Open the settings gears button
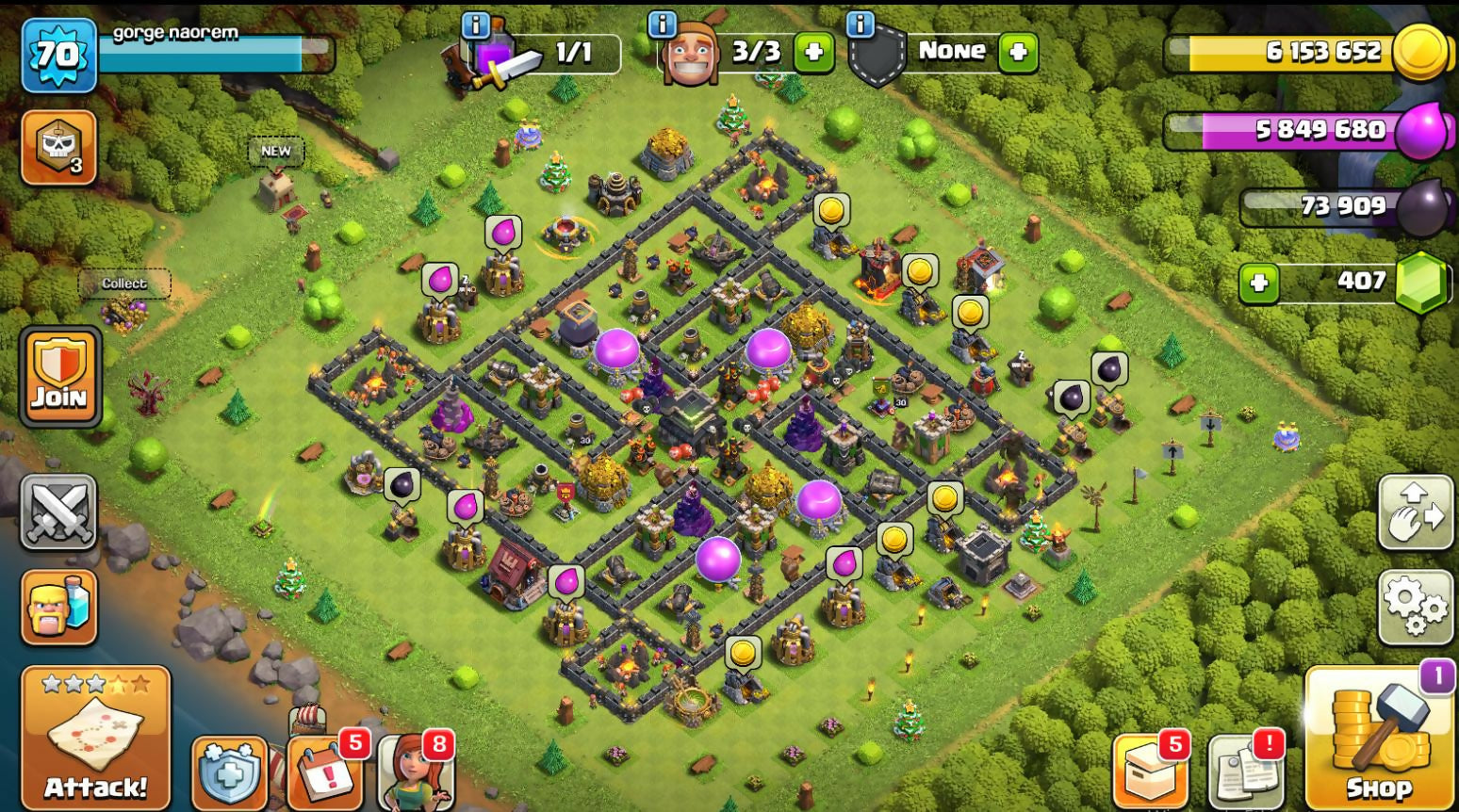This screenshot has height=812, width=1459. click(x=1415, y=606)
